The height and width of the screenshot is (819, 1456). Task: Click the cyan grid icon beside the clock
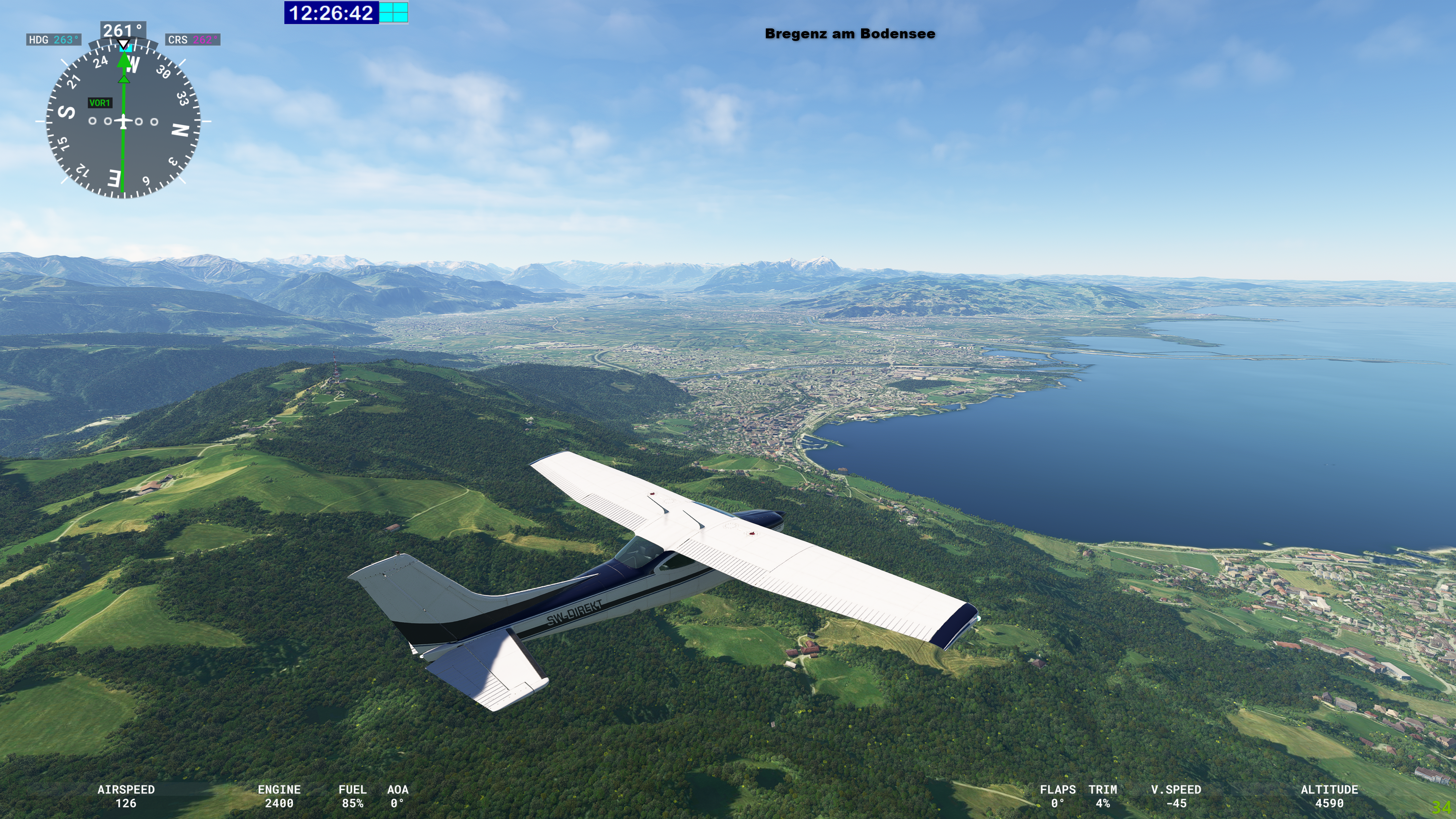click(x=394, y=13)
